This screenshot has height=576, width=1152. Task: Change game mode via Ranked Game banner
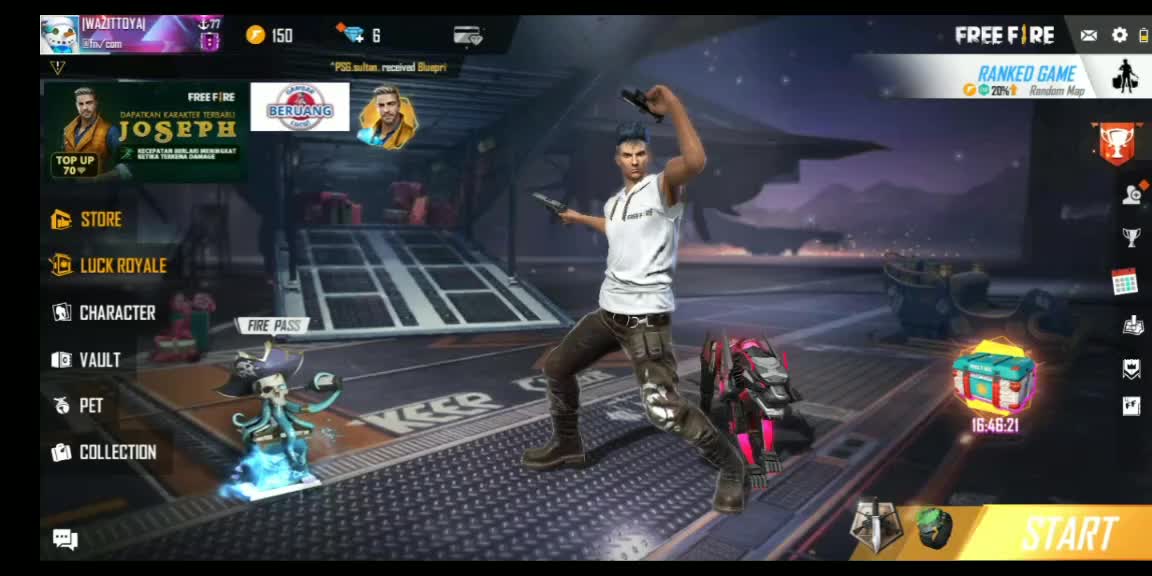point(1026,78)
